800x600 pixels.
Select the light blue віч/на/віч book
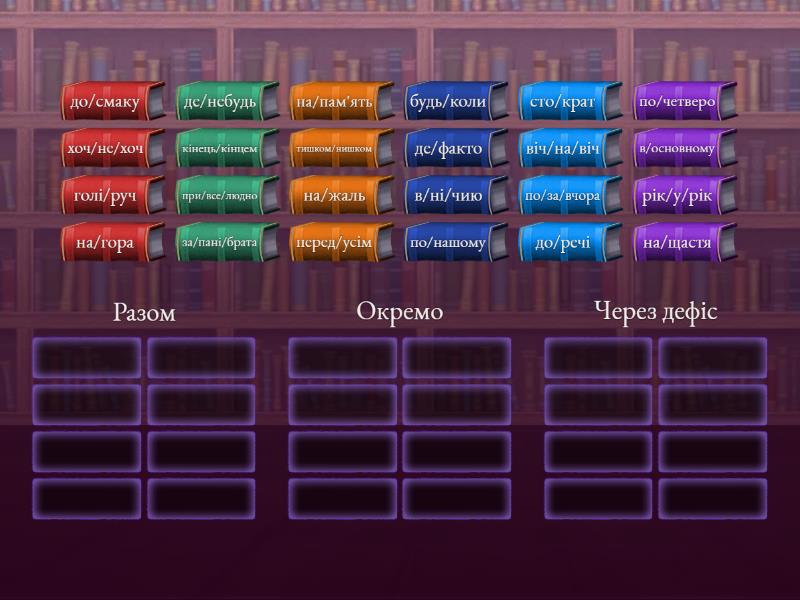(562, 149)
